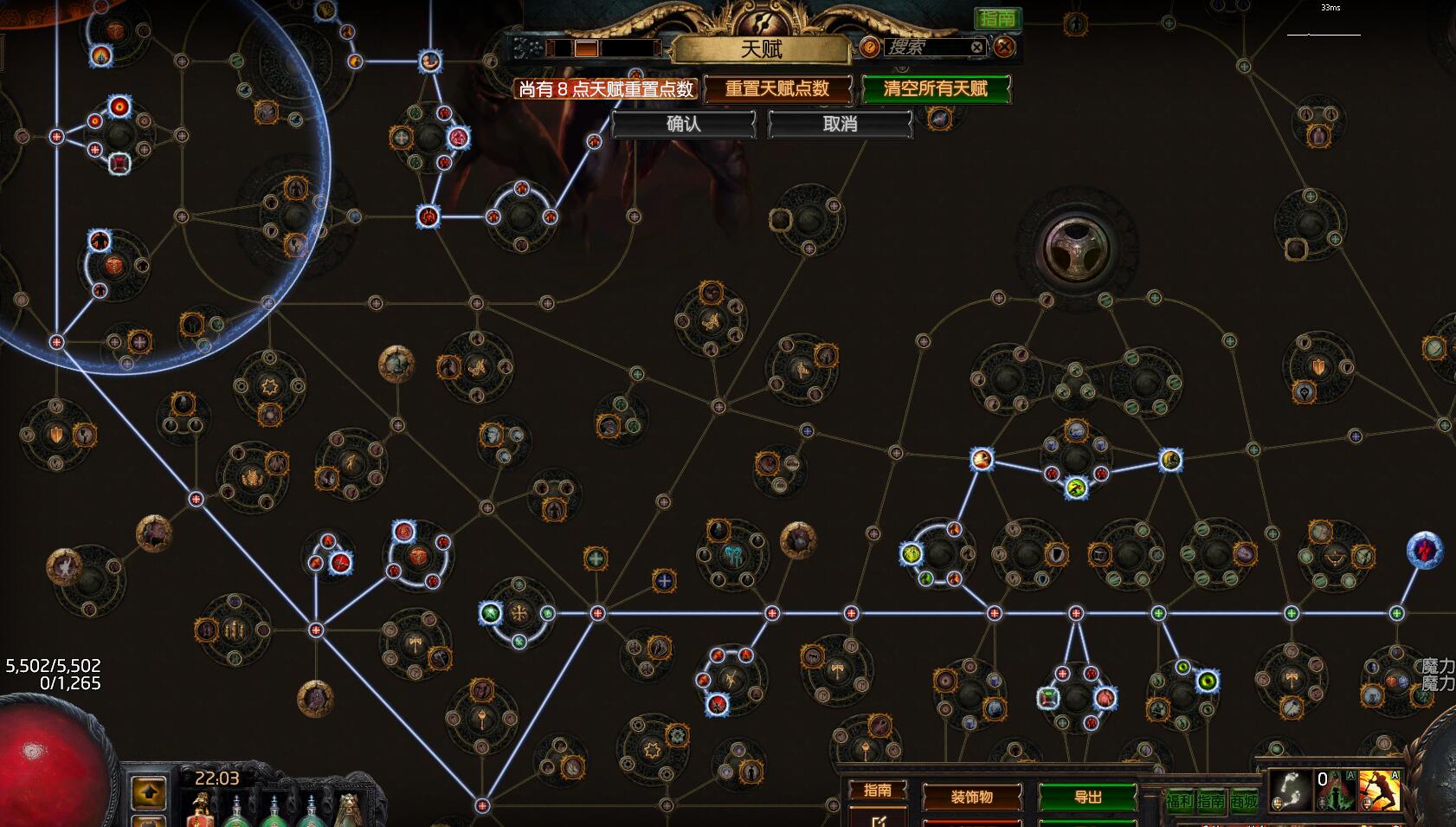Select the footprints skill icon
Screen dimensions: 1456x827
(1289, 791)
